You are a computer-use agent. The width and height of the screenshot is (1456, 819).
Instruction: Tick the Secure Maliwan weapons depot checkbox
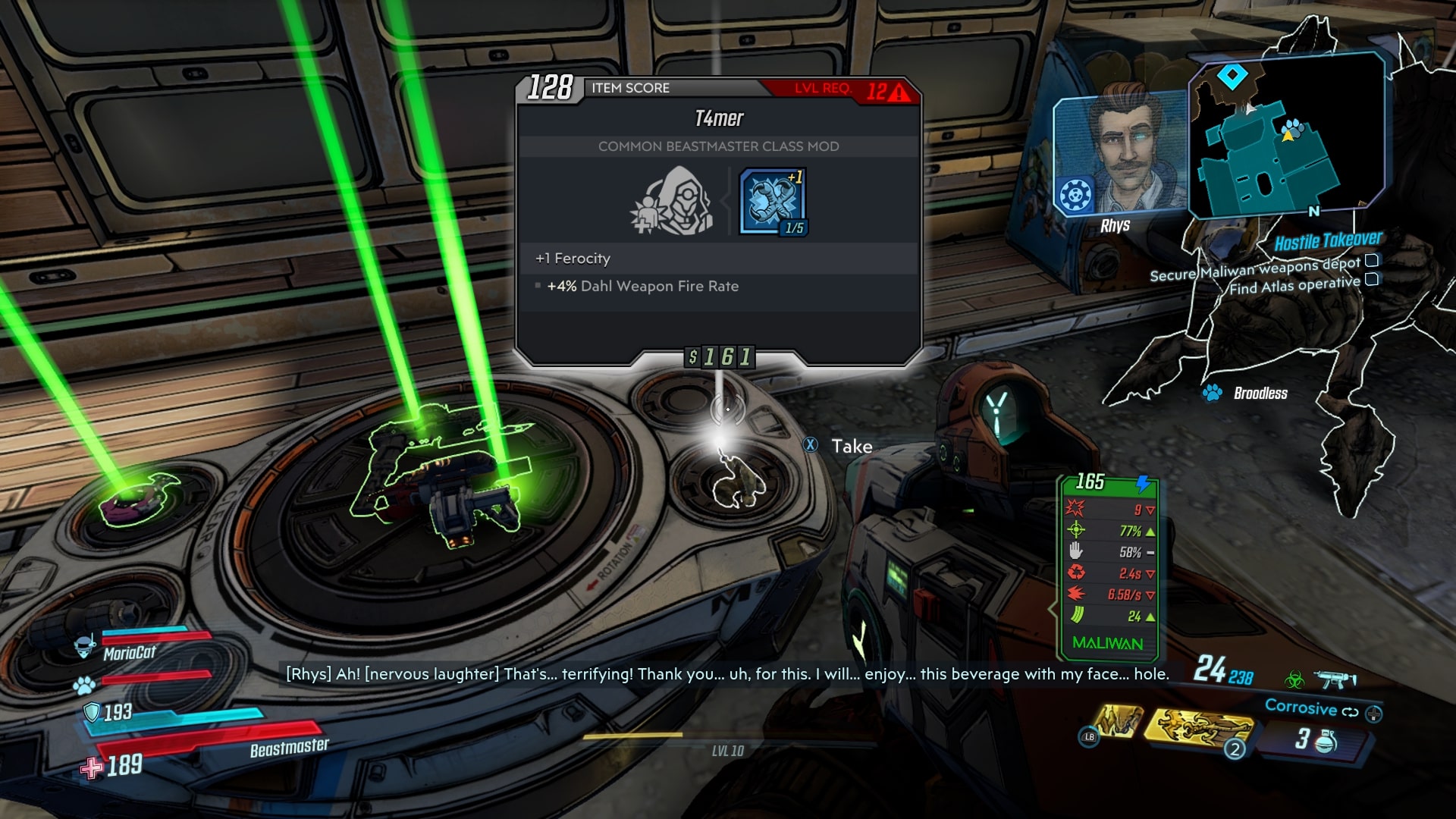point(1372,261)
